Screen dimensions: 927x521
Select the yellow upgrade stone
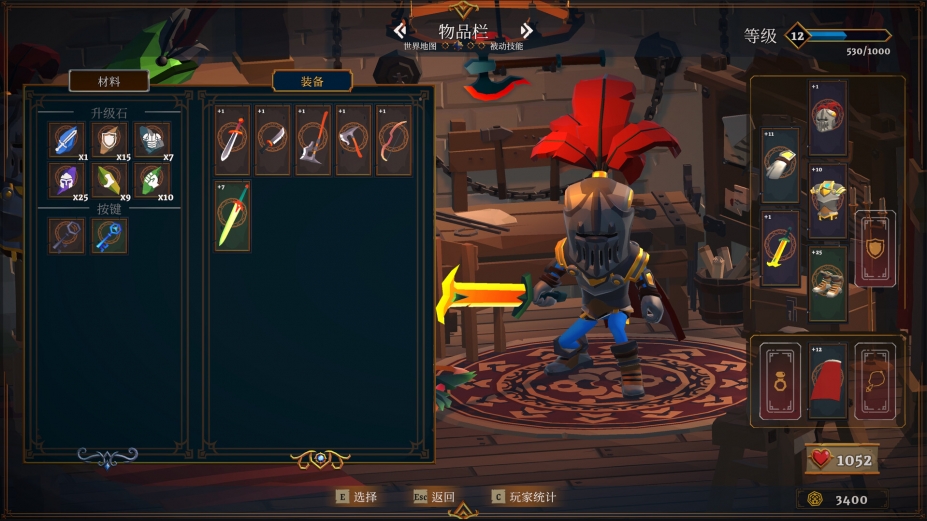click(109, 181)
